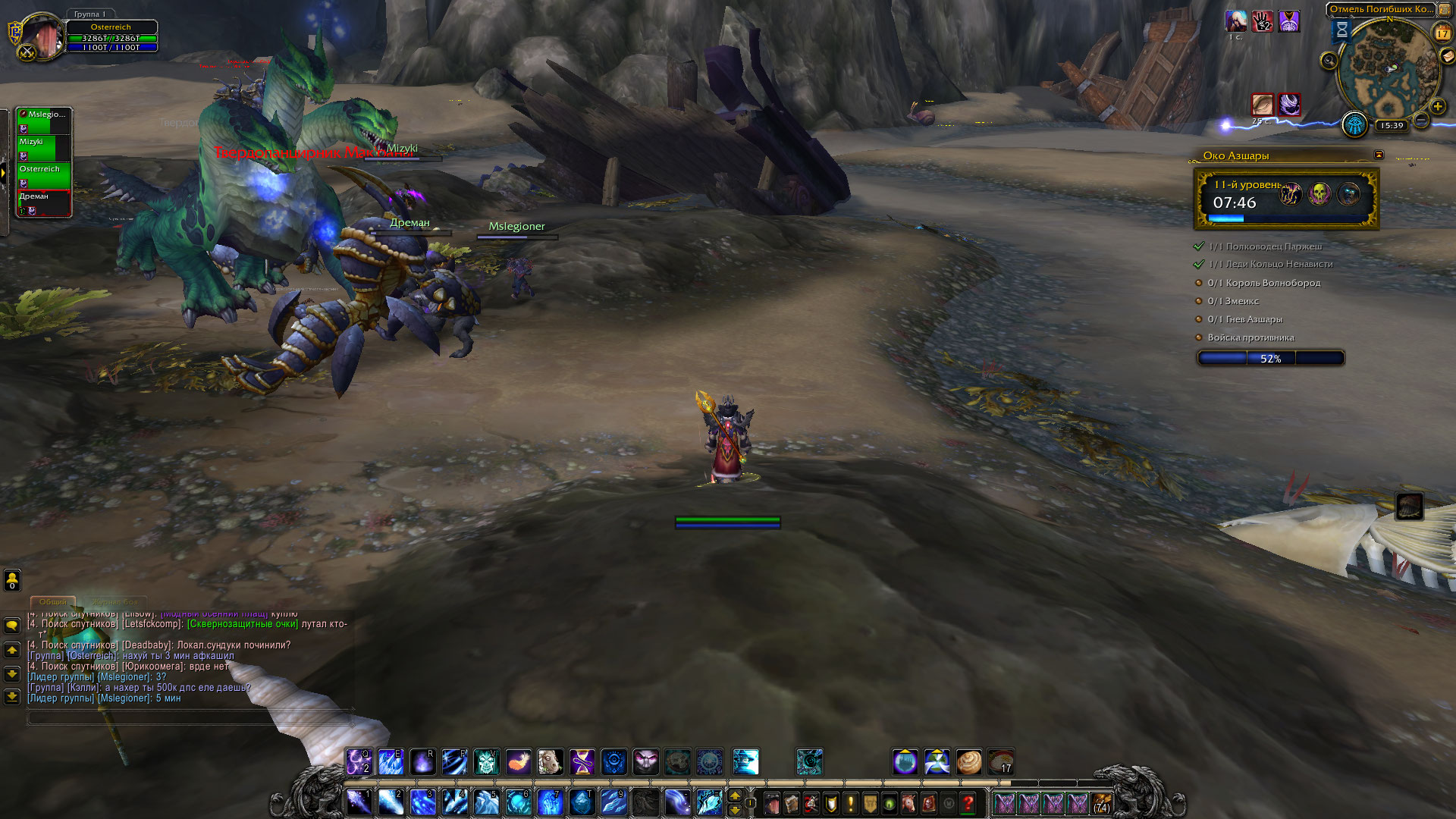Switch to the Общий chat tab
This screenshot has height=819, width=1456.
pyautogui.click(x=53, y=601)
